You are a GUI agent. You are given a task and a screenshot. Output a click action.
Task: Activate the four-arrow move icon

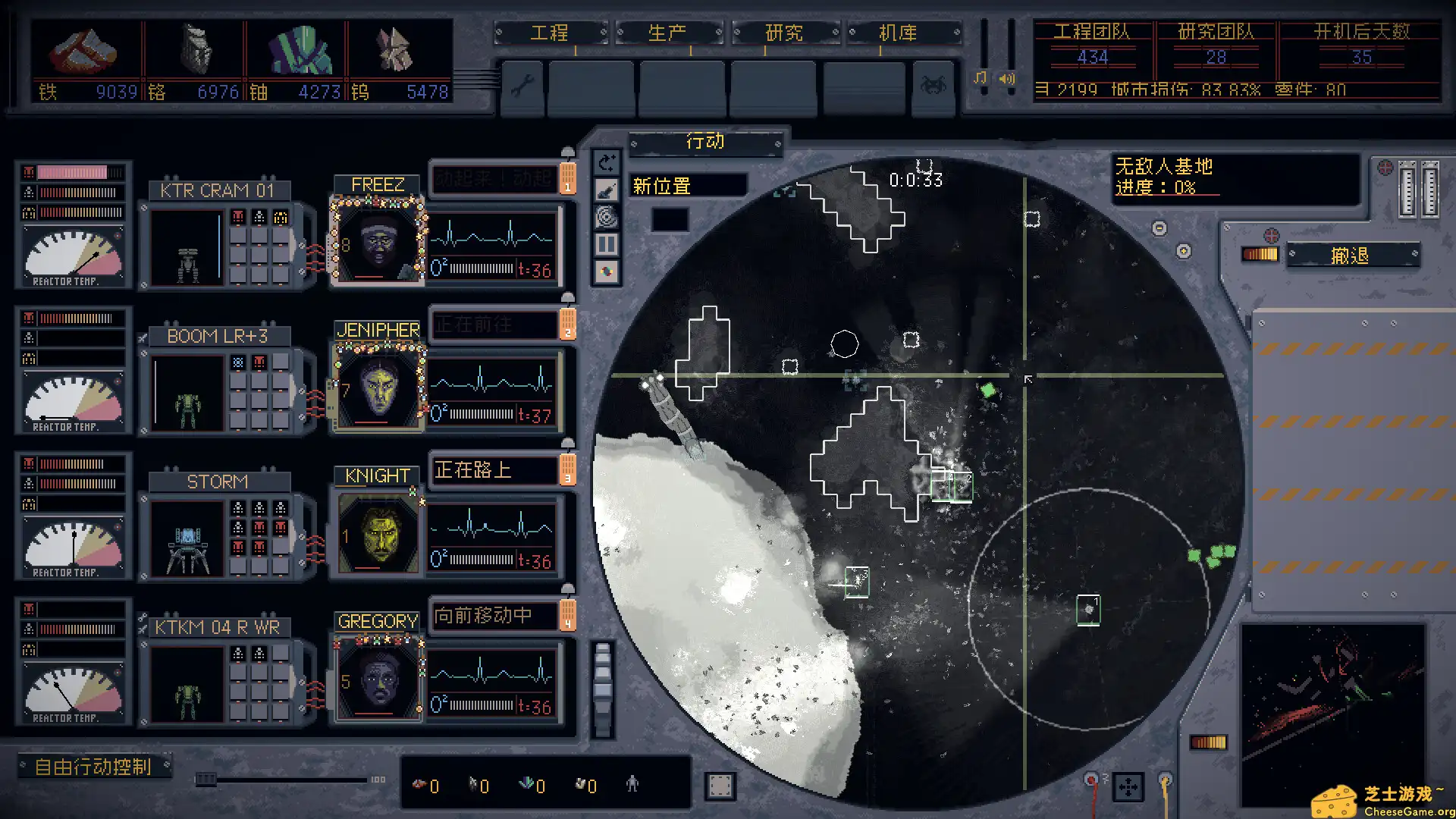click(x=1128, y=787)
